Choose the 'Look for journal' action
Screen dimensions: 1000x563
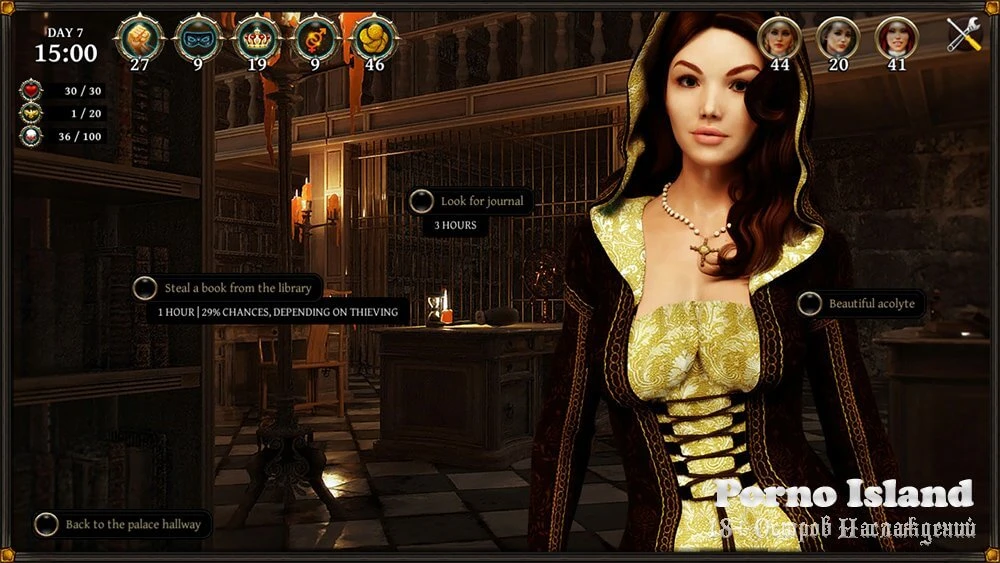click(x=481, y=201)
